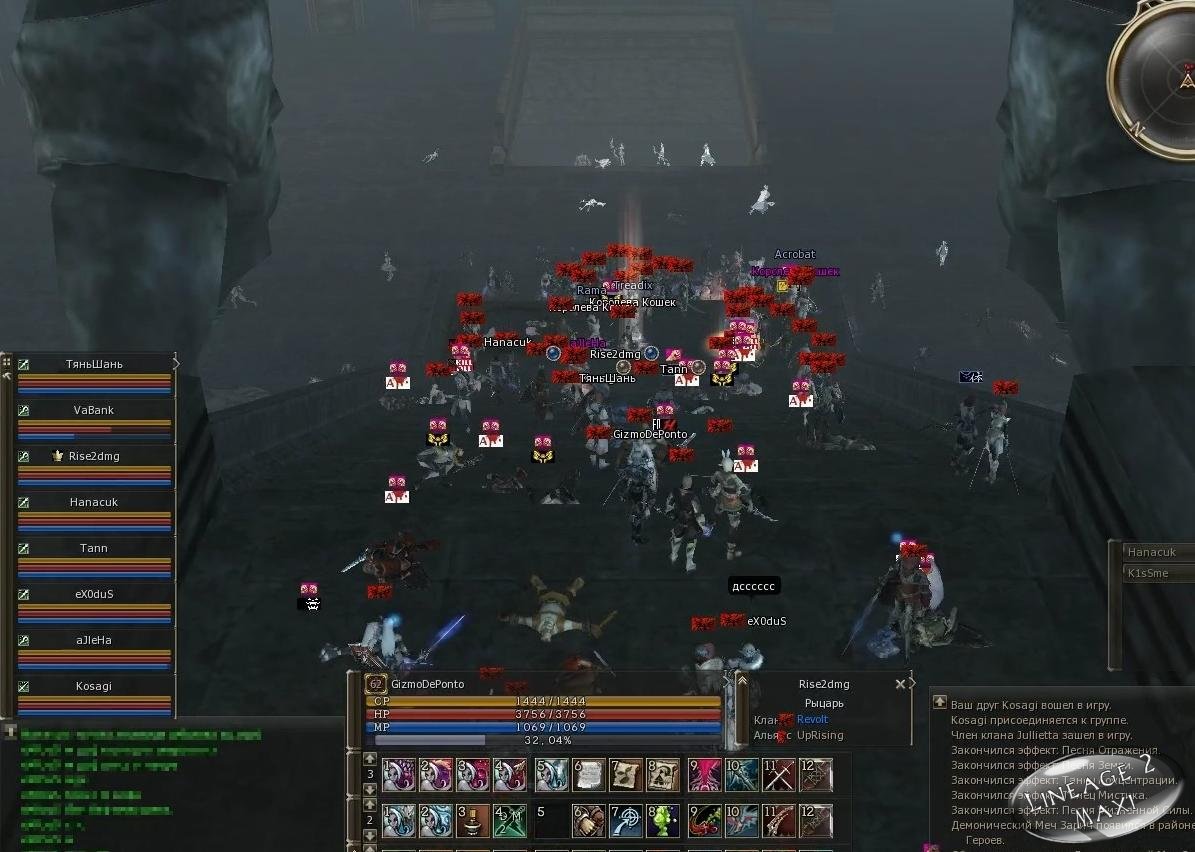The height and width of the screenshot is (852, 1195).
Task: Click the Revolt clan name link
Action: pyautogui.click(x=812, y=719)
